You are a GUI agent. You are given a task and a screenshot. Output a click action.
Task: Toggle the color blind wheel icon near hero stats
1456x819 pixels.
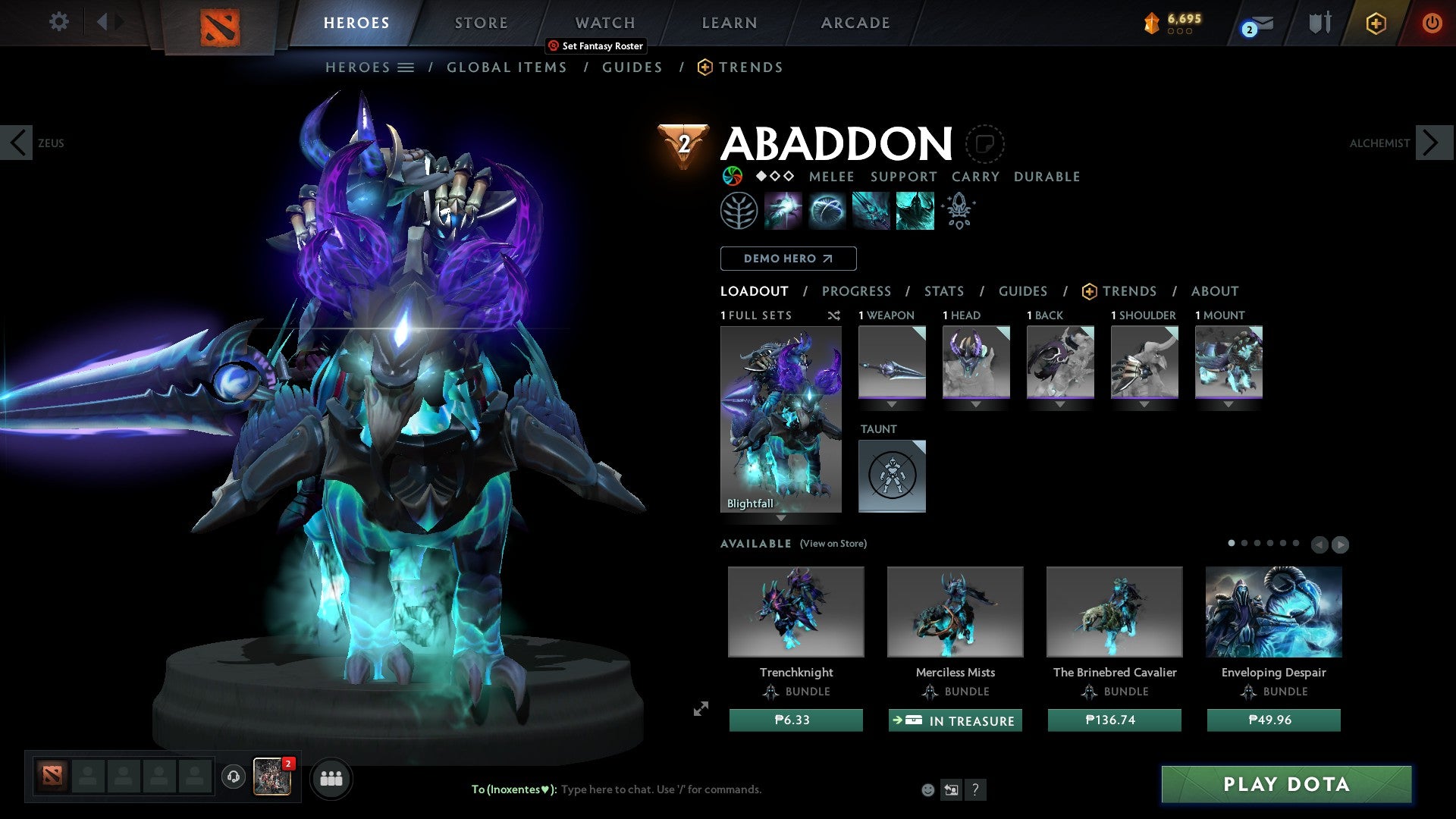[733, 177]
